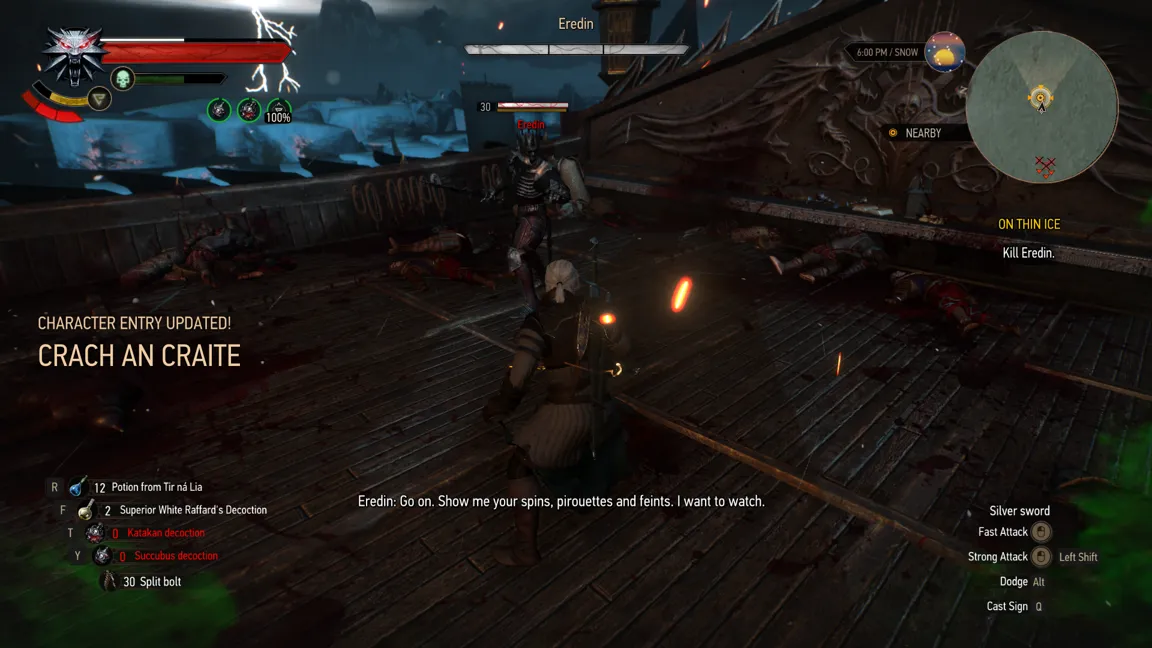Click the green skull toxicity icon
The height and width of the screenshot is (648, 1152).
coord(122,79)
